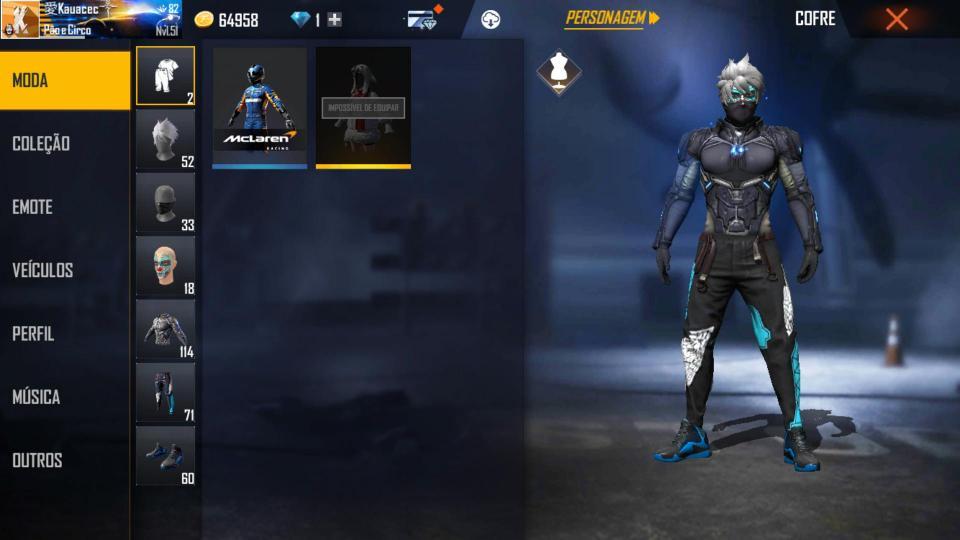This screenshot has height=540, width=960.
Task: Equip the McLaren Racing outfit
Action: pos(260,107)
